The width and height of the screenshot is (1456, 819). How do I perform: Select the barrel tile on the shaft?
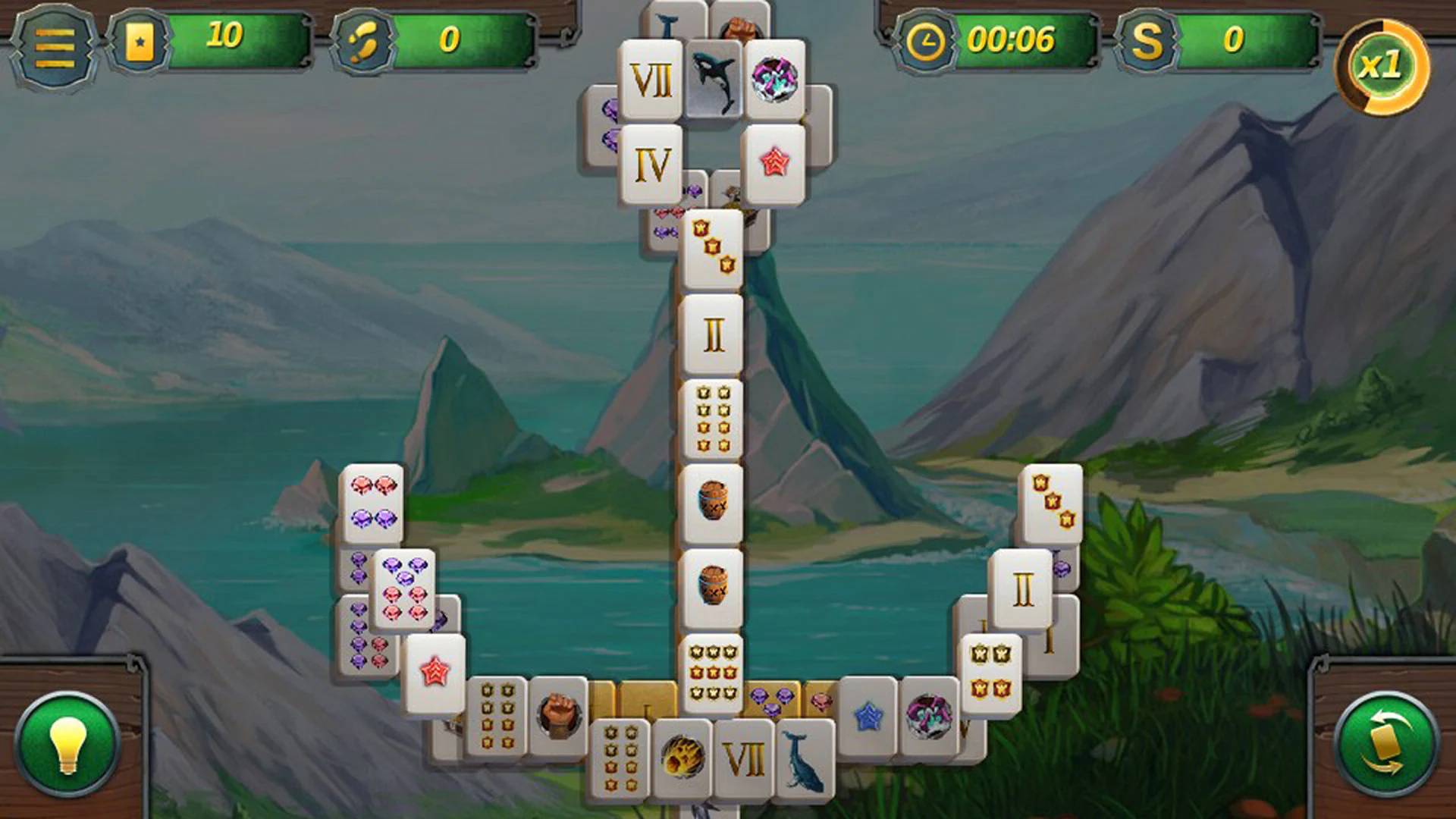point(714,500)
